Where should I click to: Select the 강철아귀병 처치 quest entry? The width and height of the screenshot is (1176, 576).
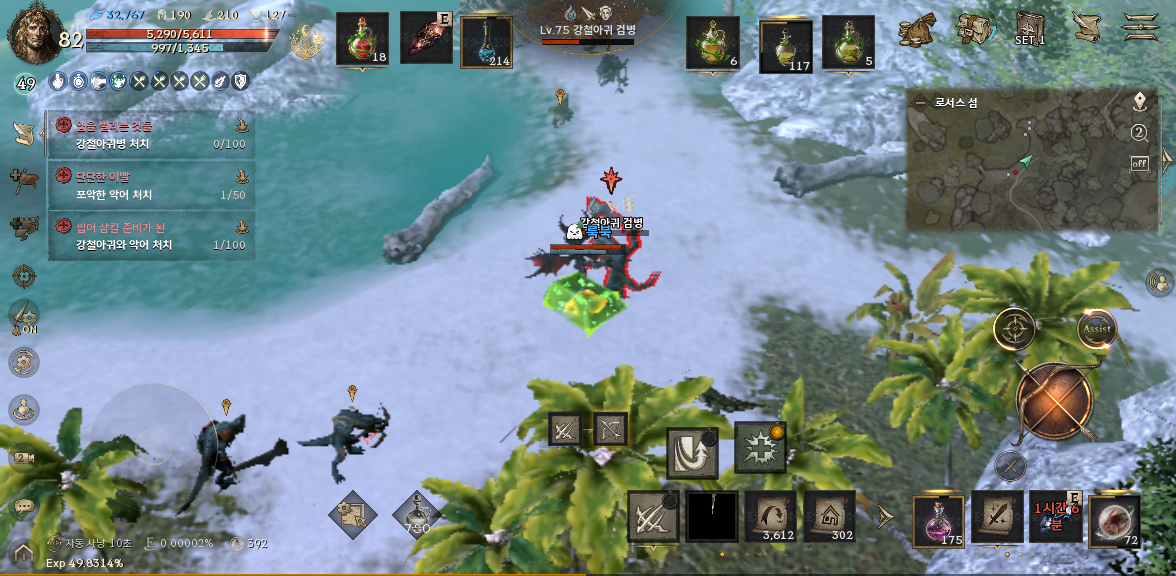(150, 135)
